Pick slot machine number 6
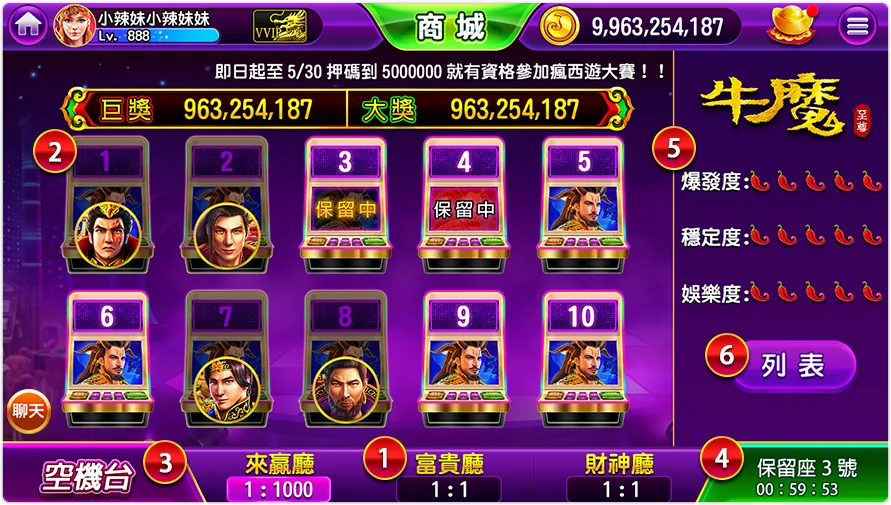Screen dimensions: 891x505 (107, 362)
